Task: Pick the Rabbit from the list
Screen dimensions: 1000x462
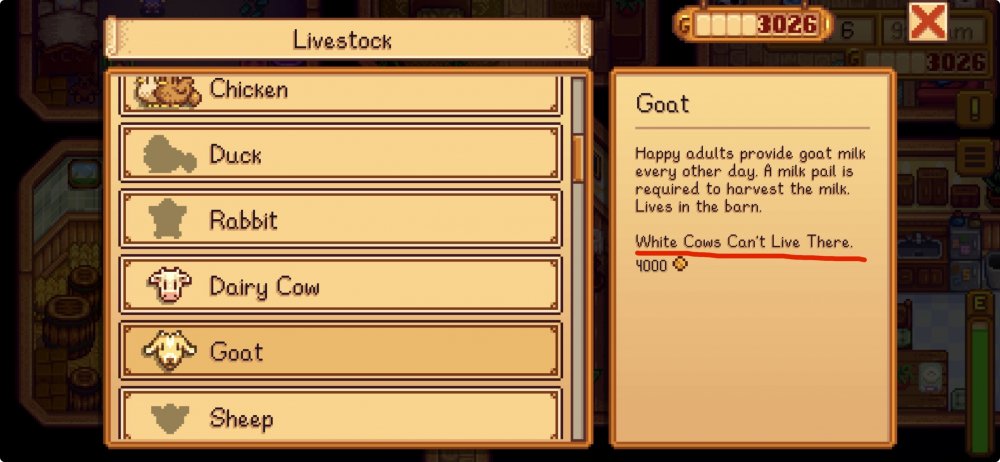Action: (339, 220)
